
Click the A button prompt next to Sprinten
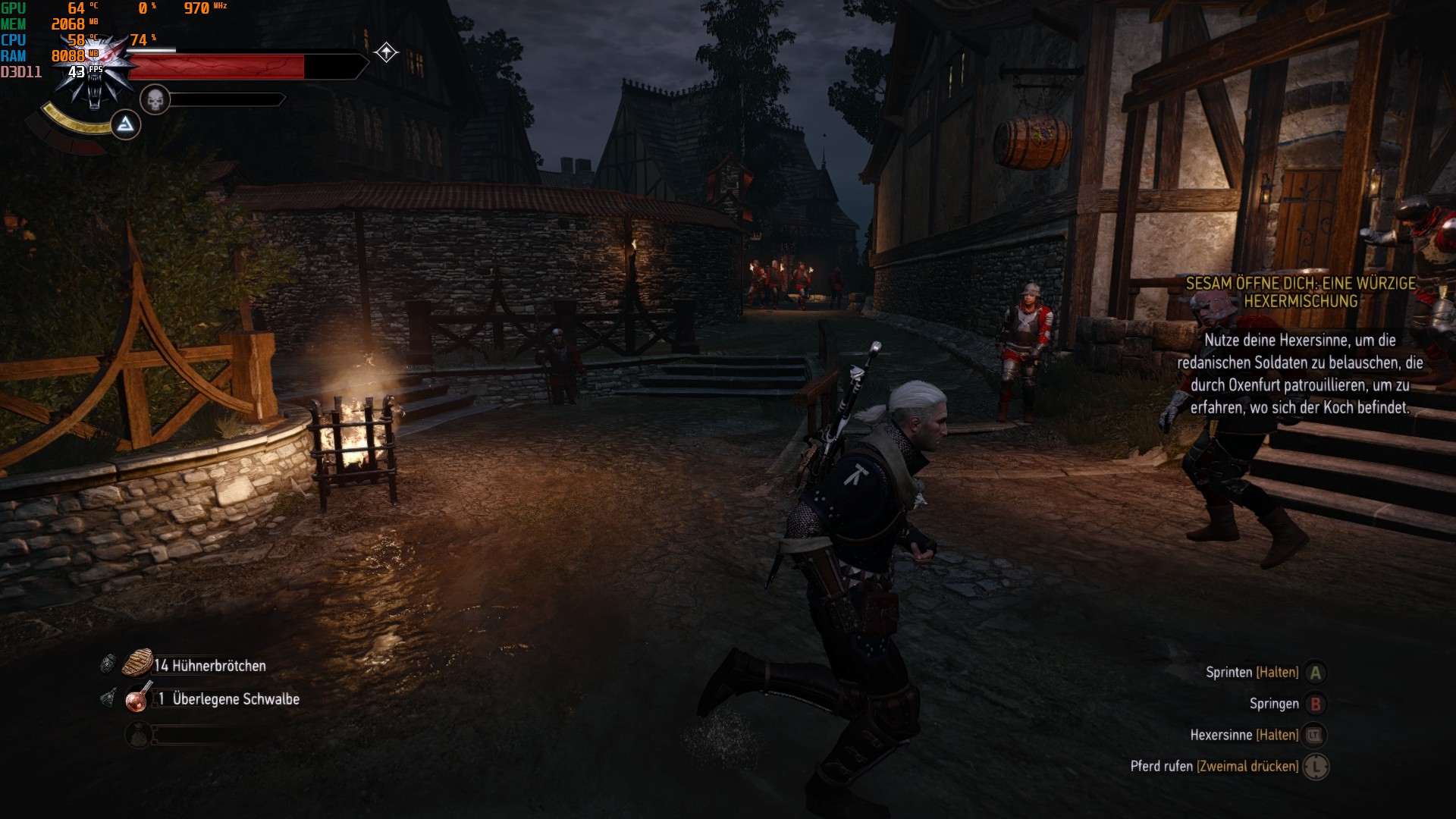[x=1316, y=673]
